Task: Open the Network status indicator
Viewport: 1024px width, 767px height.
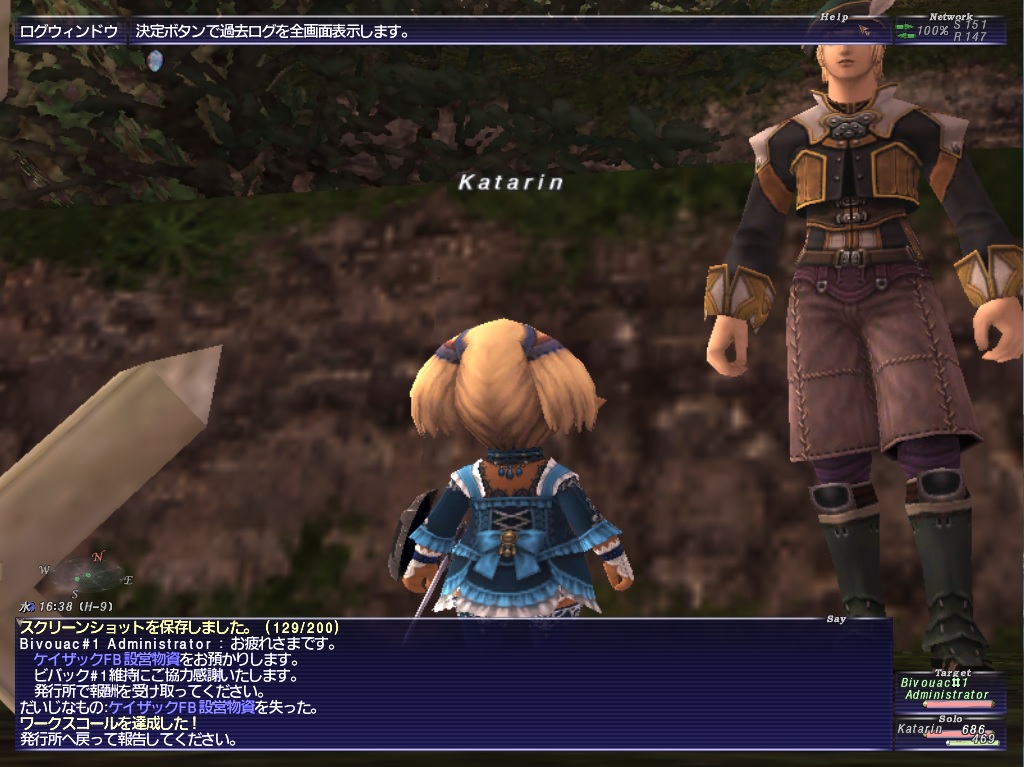Action: coord(949,31)
